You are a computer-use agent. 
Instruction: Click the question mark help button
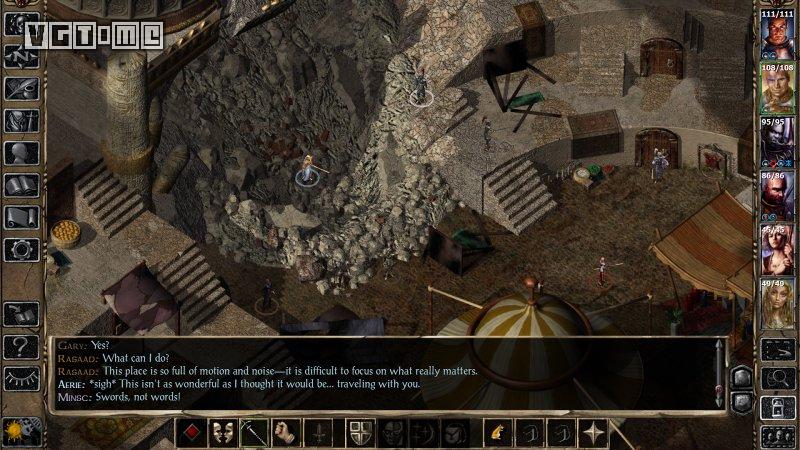[22, 347]
